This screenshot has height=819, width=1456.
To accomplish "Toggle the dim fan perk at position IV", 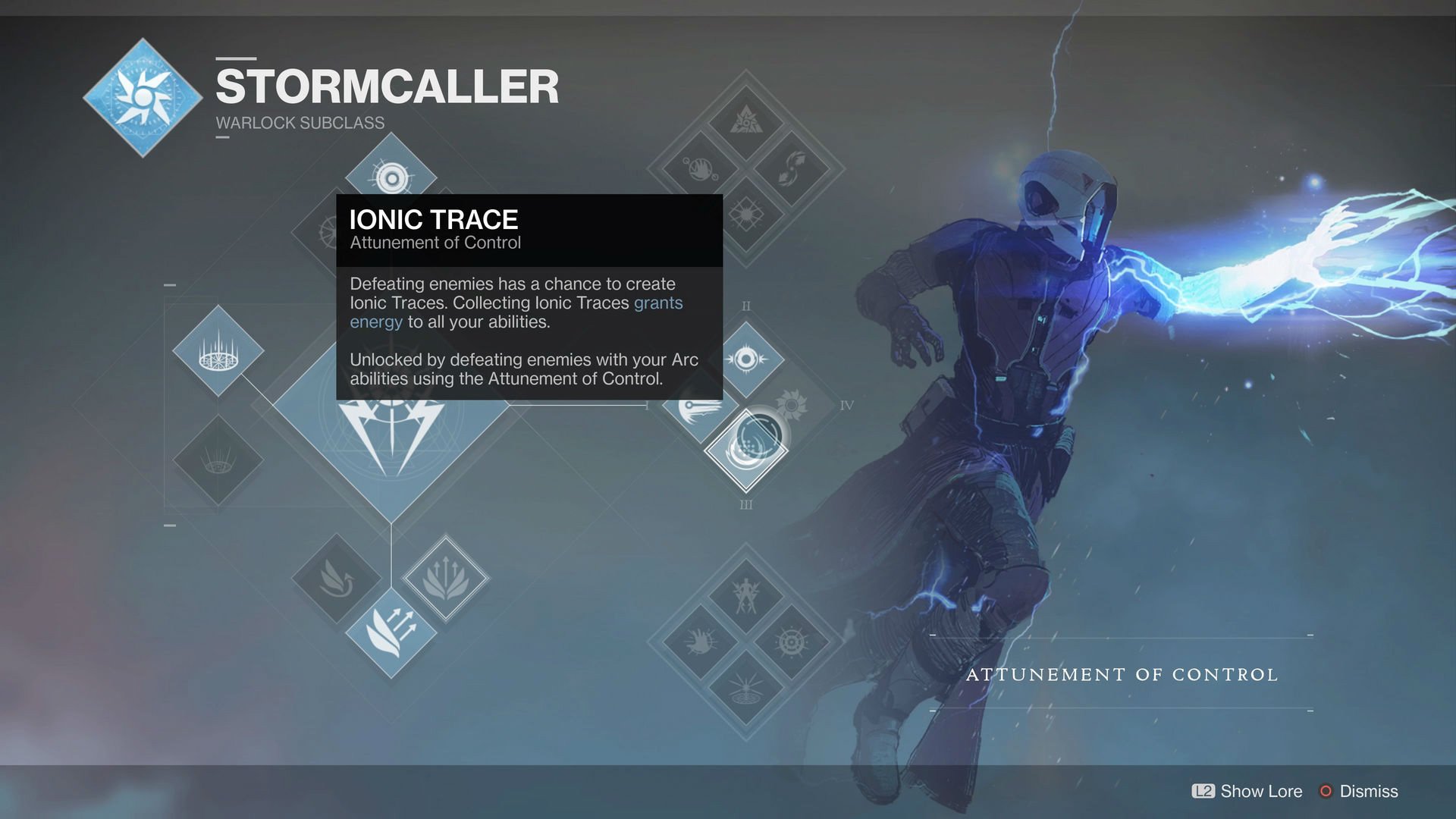I will click(x=790, y=405).
